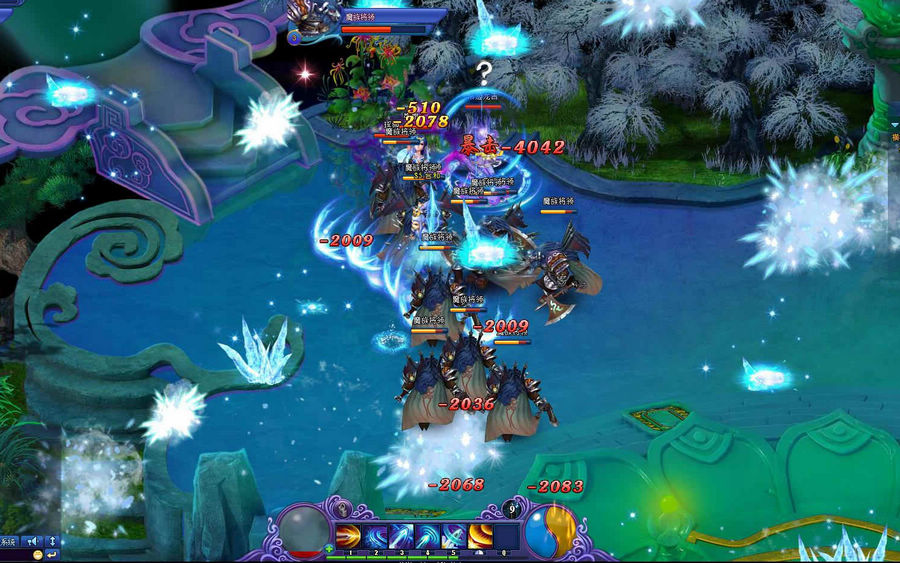
Task: Toggle the chat speaker button
Action: coord(33,541)
